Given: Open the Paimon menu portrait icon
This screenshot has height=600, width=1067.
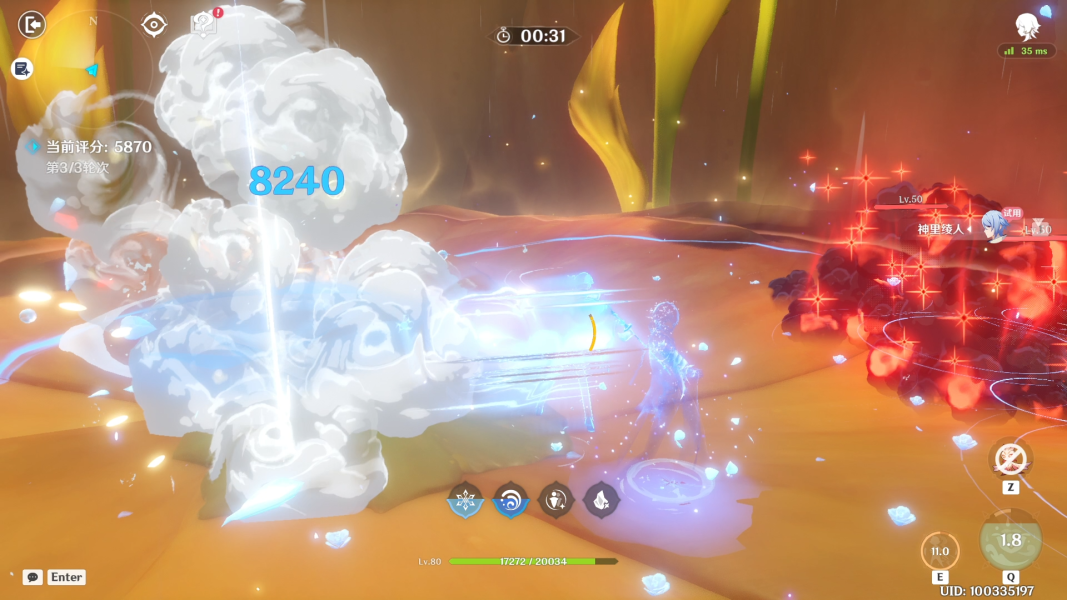Looking at the screenshot, I should pos(1027,26).
